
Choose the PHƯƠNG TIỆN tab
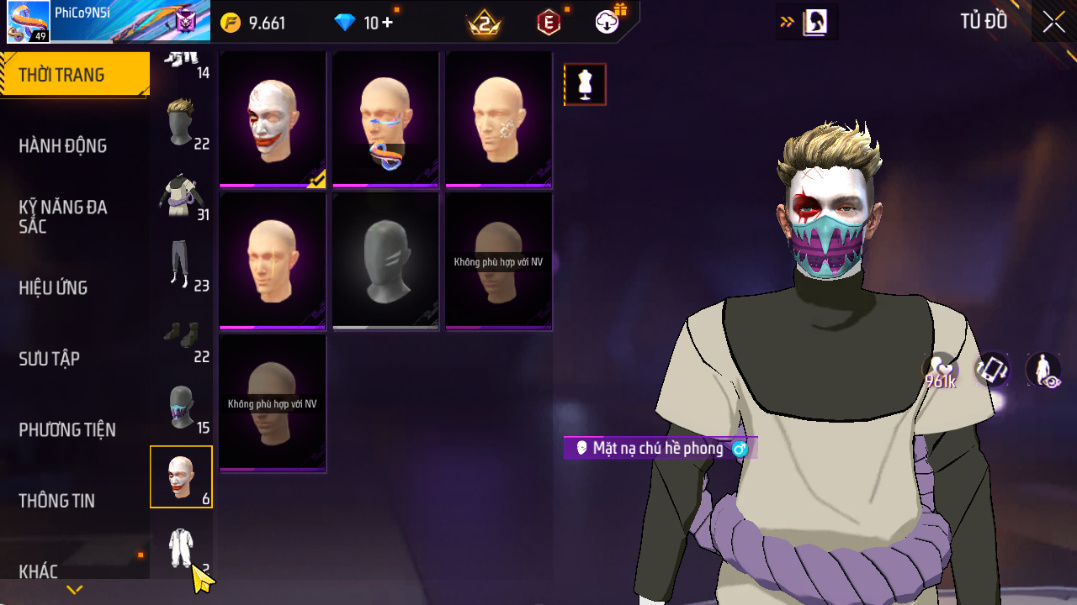[67, 430]
